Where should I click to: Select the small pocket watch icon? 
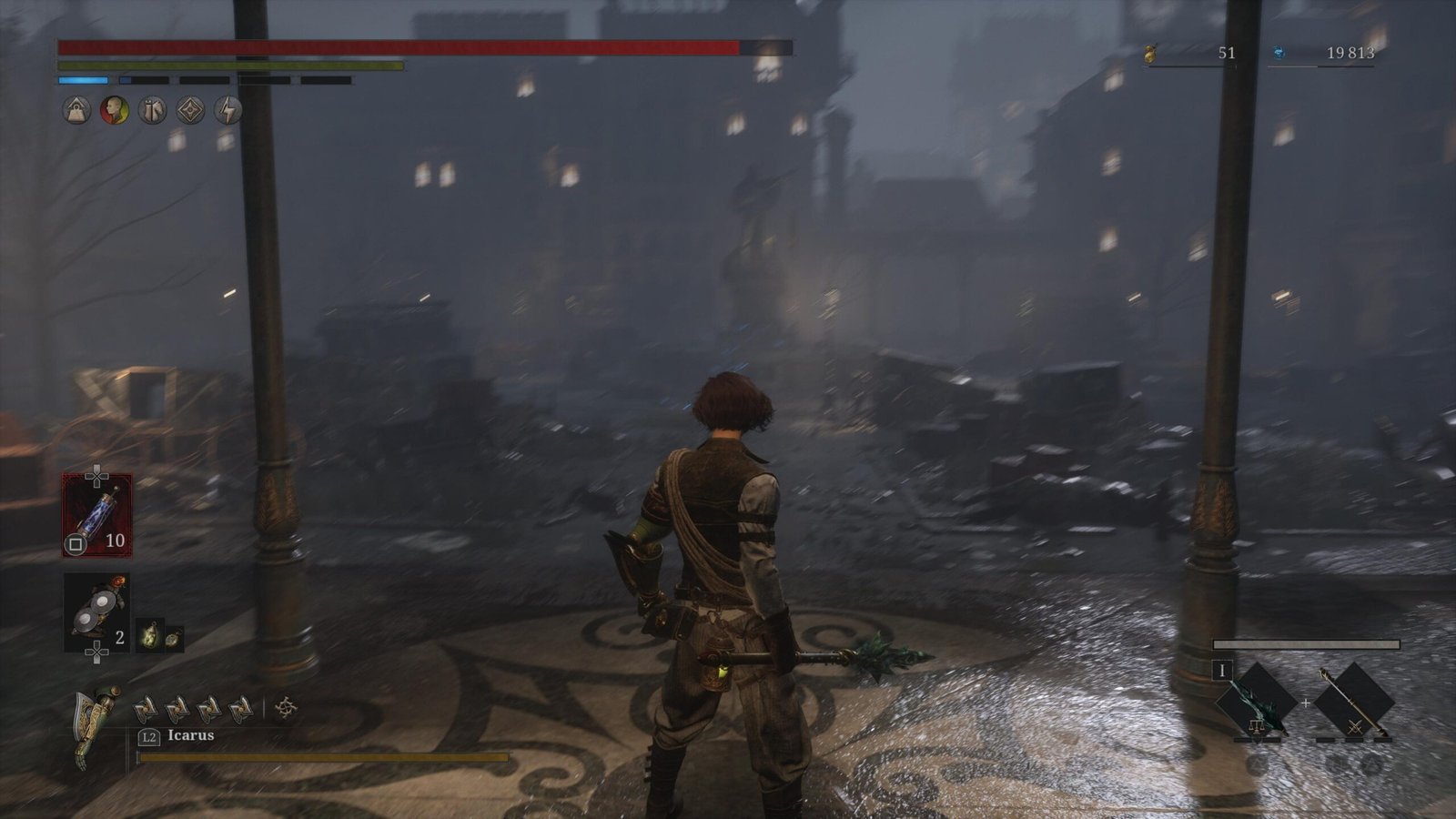click(172, 638)
